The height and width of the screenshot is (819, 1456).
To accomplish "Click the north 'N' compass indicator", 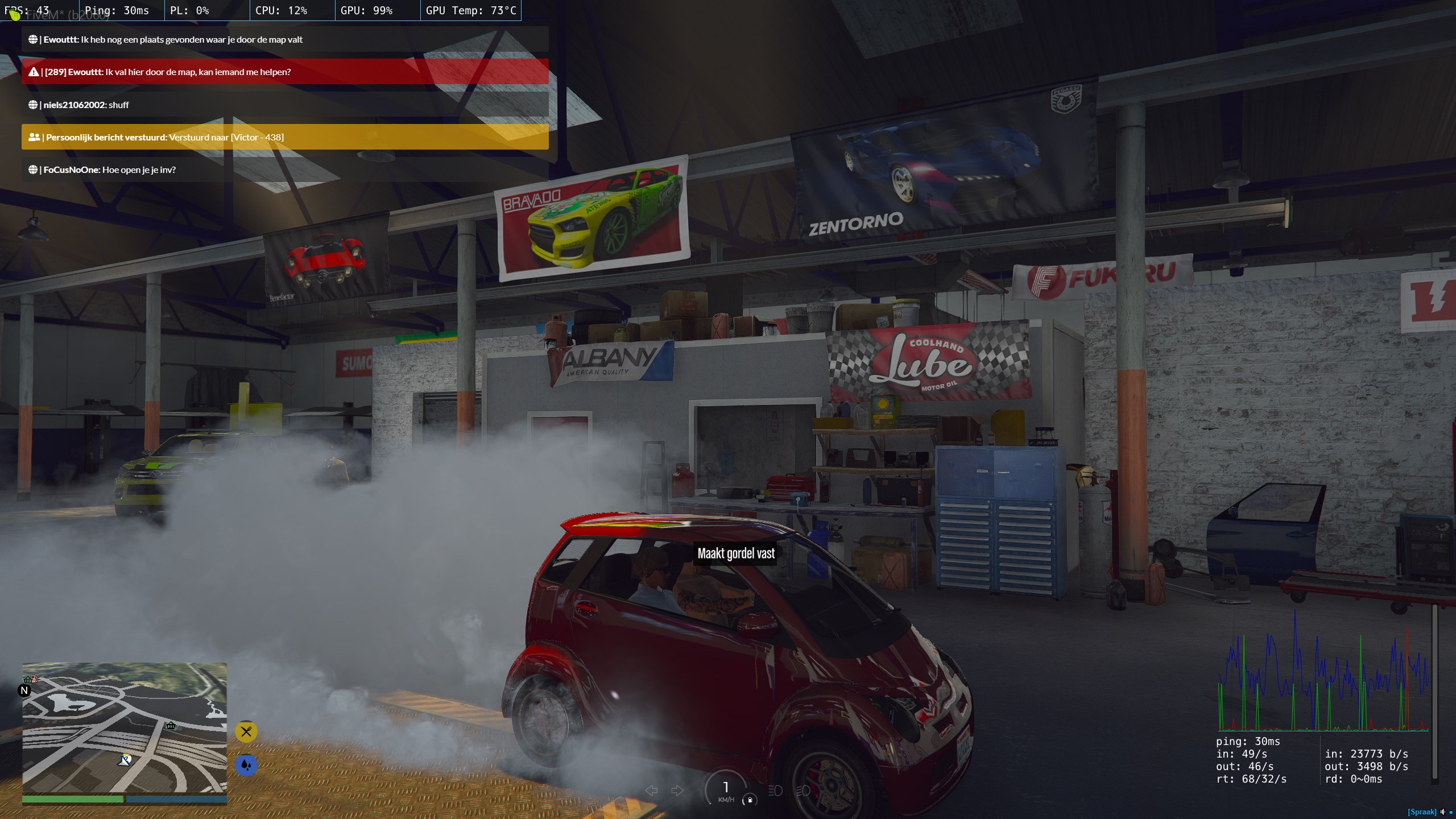I will pyautogui.click(x=24, y=690).
